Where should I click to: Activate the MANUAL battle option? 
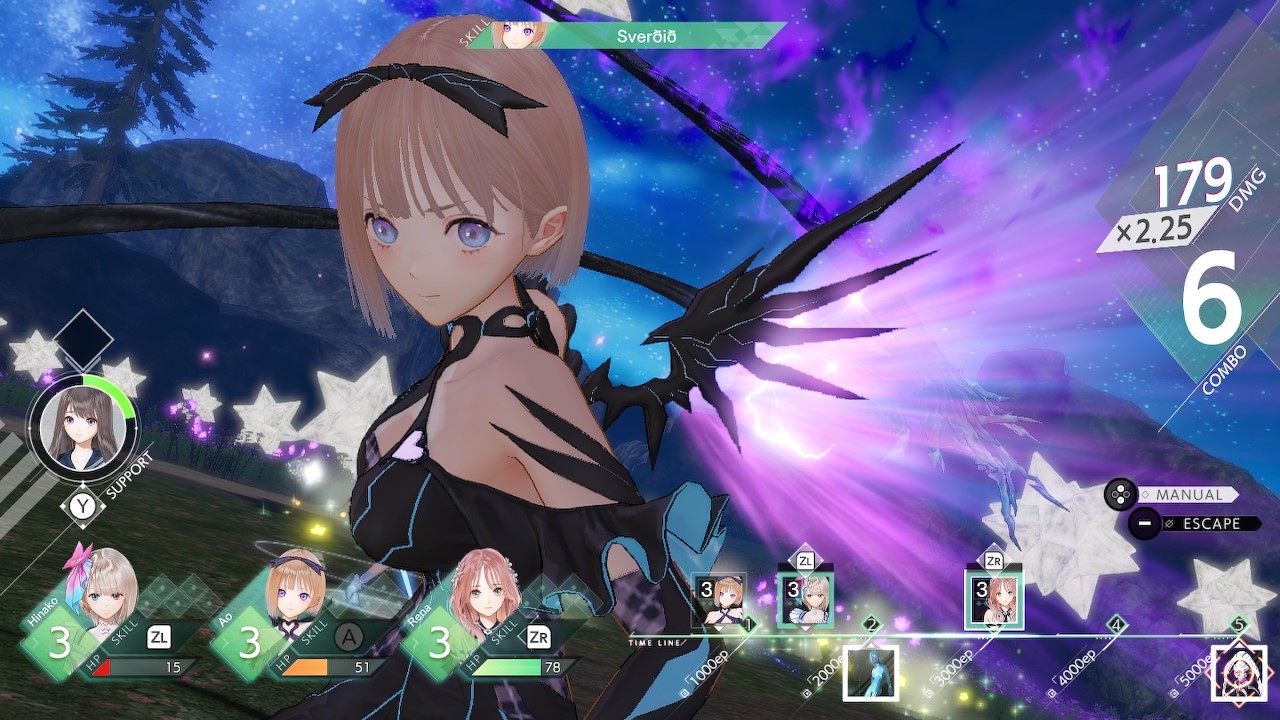1191,494
